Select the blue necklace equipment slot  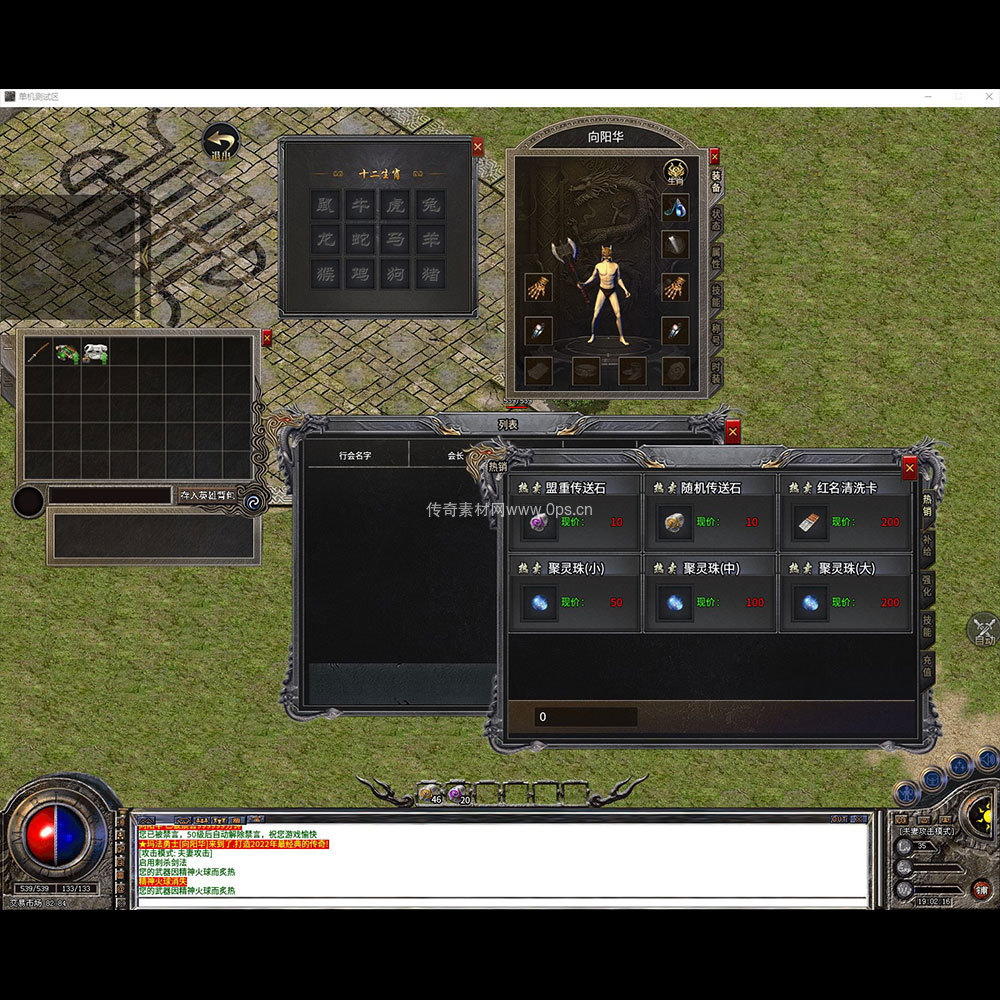675,208
